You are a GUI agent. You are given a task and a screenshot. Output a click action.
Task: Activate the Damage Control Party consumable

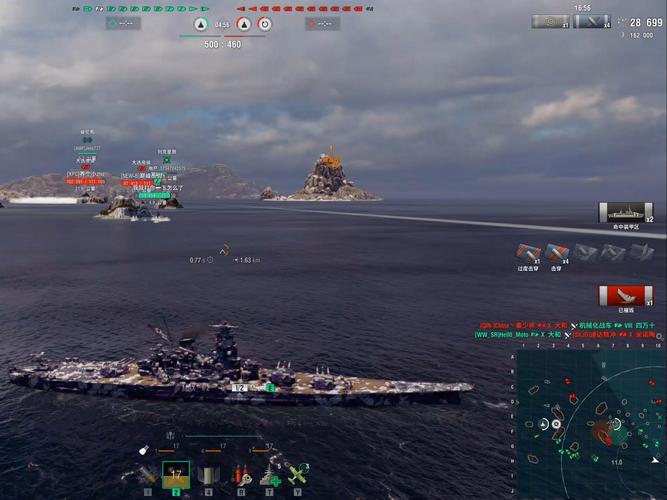coord(240,475)
